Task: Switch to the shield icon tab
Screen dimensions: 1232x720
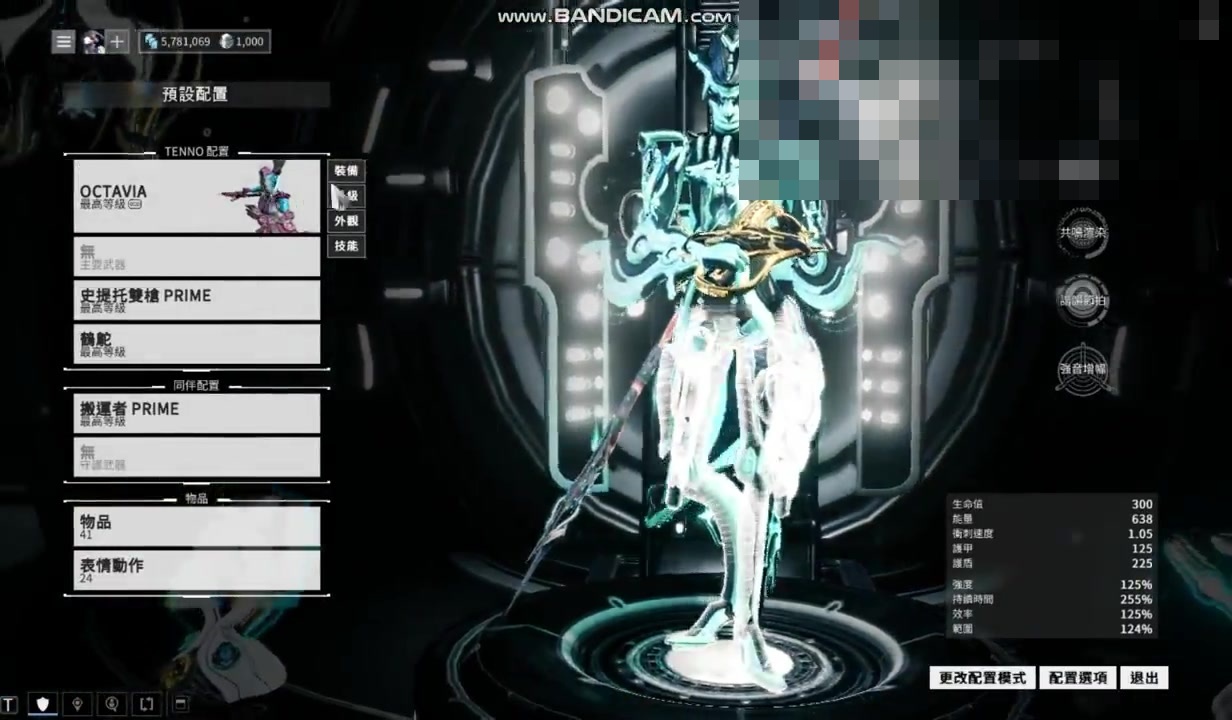Action: 43,704
